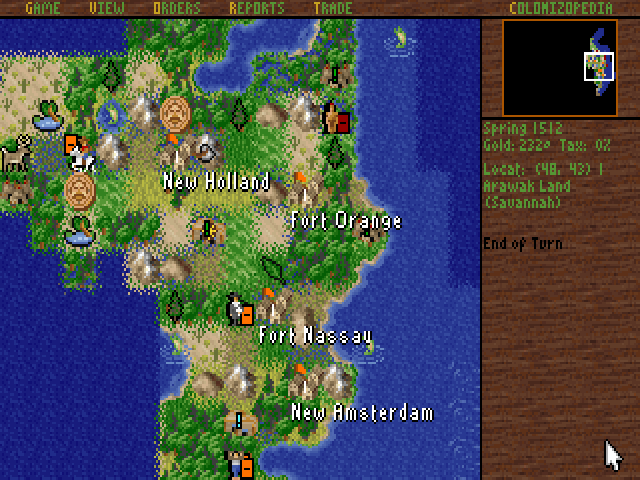Open the View menu
Screen dimensions: 640x480
[x=107, y=8]
